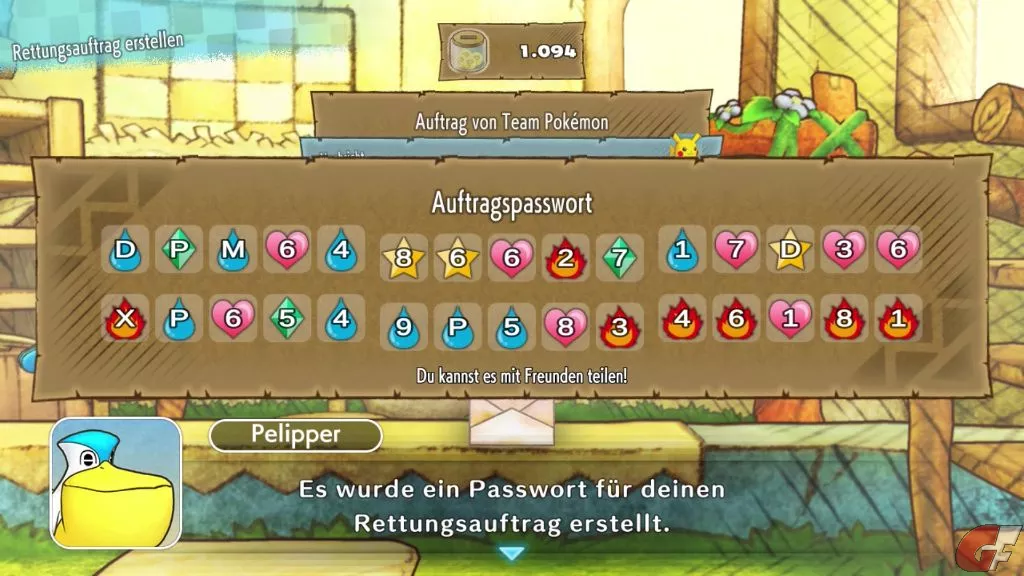Select the yellow star D symbol
Viewport: 1024px width, 576px height.
pyautogui.click(x=790, y=250)
